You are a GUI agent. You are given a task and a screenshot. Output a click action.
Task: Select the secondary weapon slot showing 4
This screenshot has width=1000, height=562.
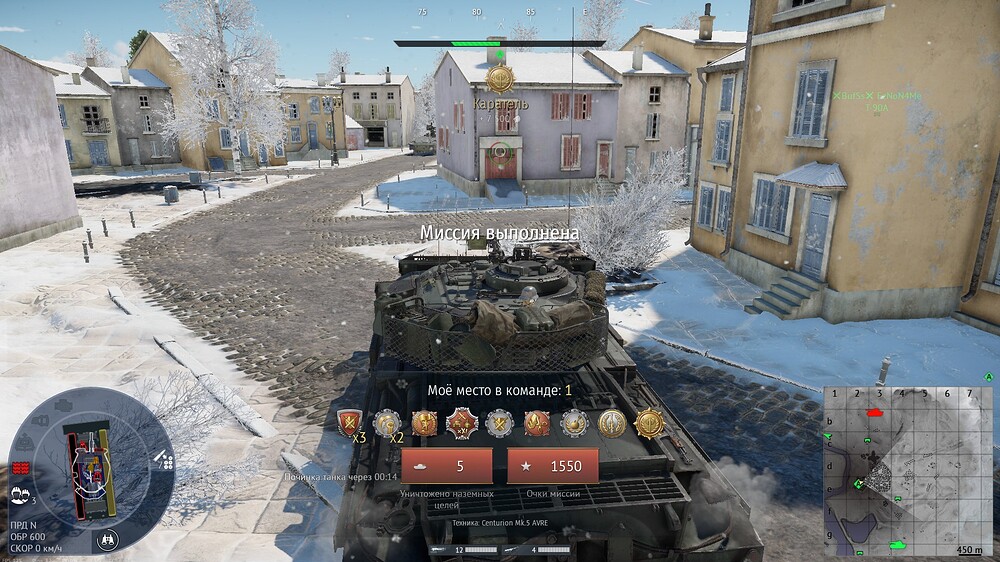(x=541, y=549)
